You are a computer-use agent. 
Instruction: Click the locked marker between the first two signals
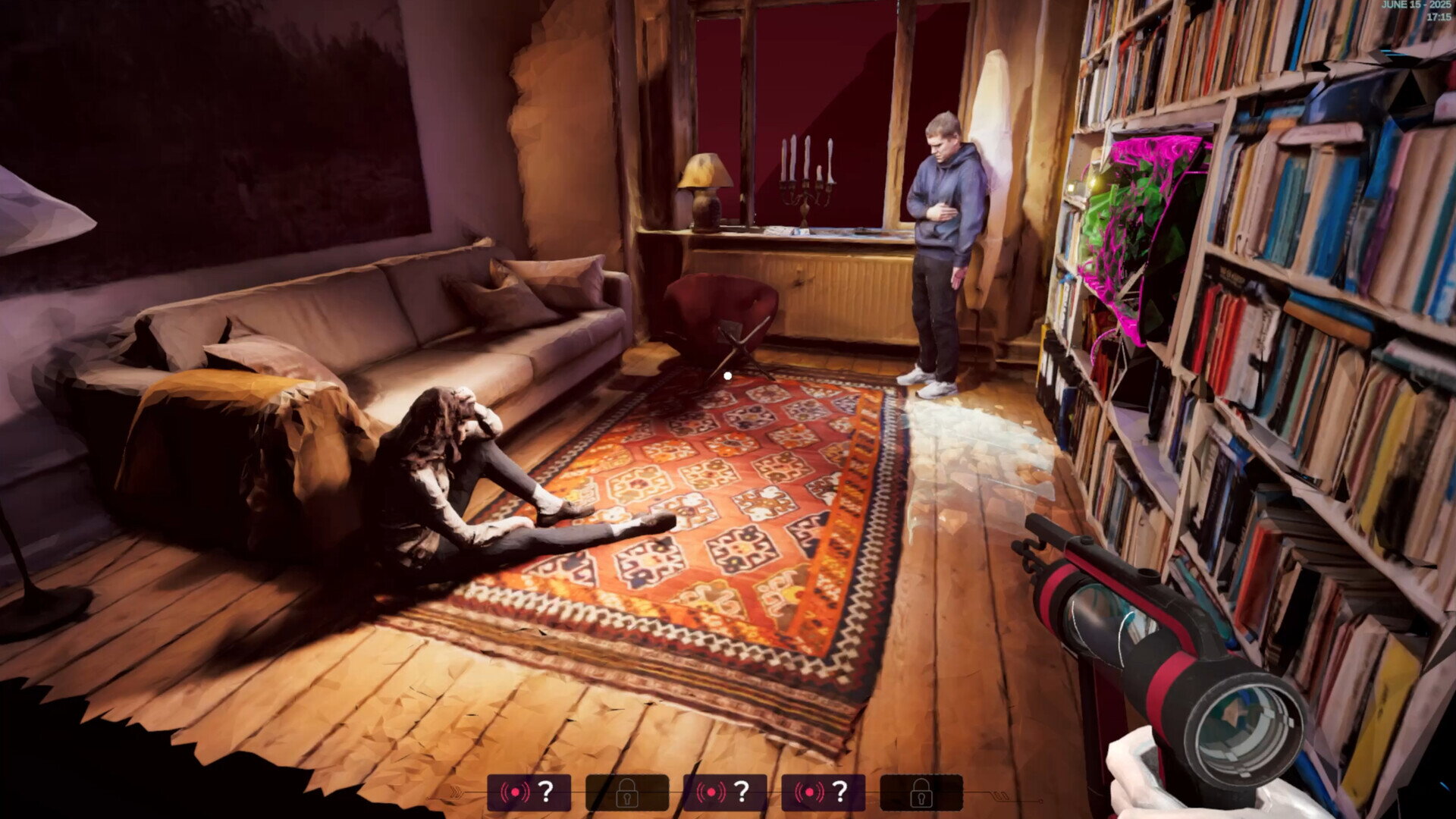pos(627,792)
